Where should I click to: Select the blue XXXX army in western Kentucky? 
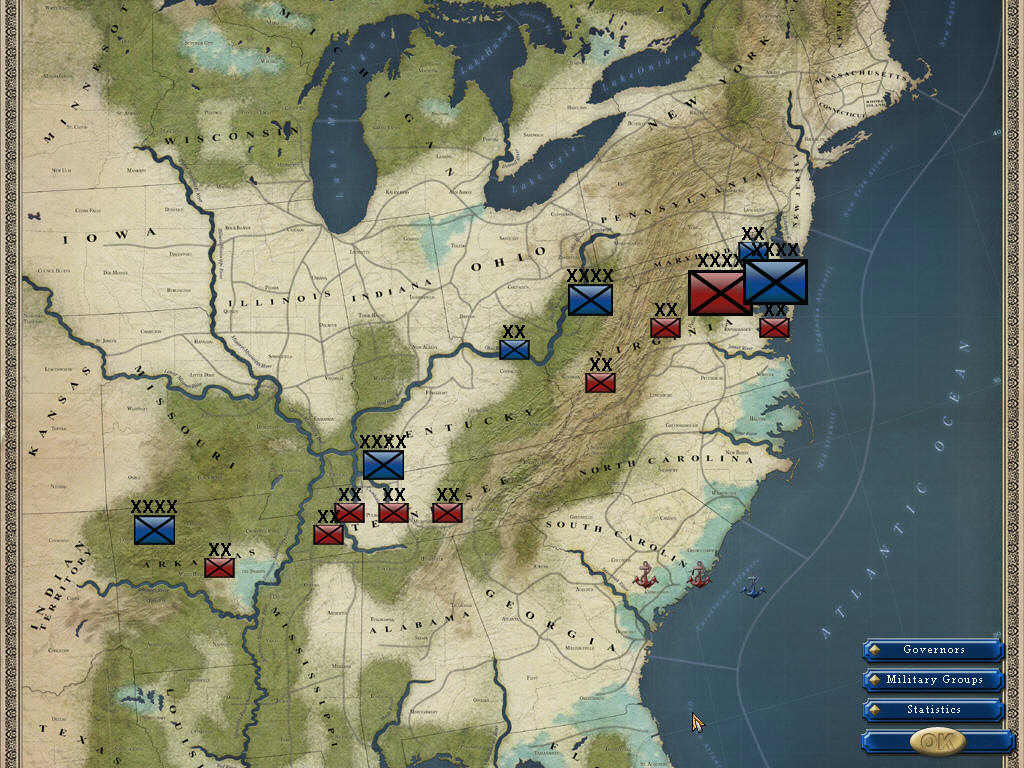[383, 465]
